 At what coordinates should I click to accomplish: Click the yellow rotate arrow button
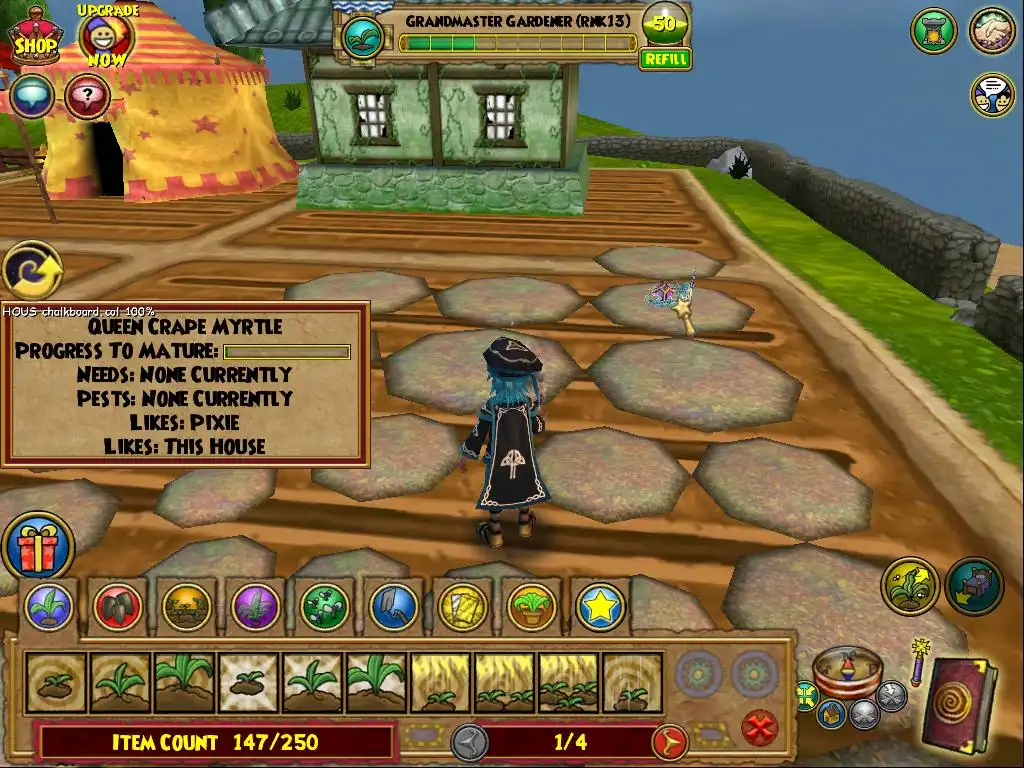[32, 270]
